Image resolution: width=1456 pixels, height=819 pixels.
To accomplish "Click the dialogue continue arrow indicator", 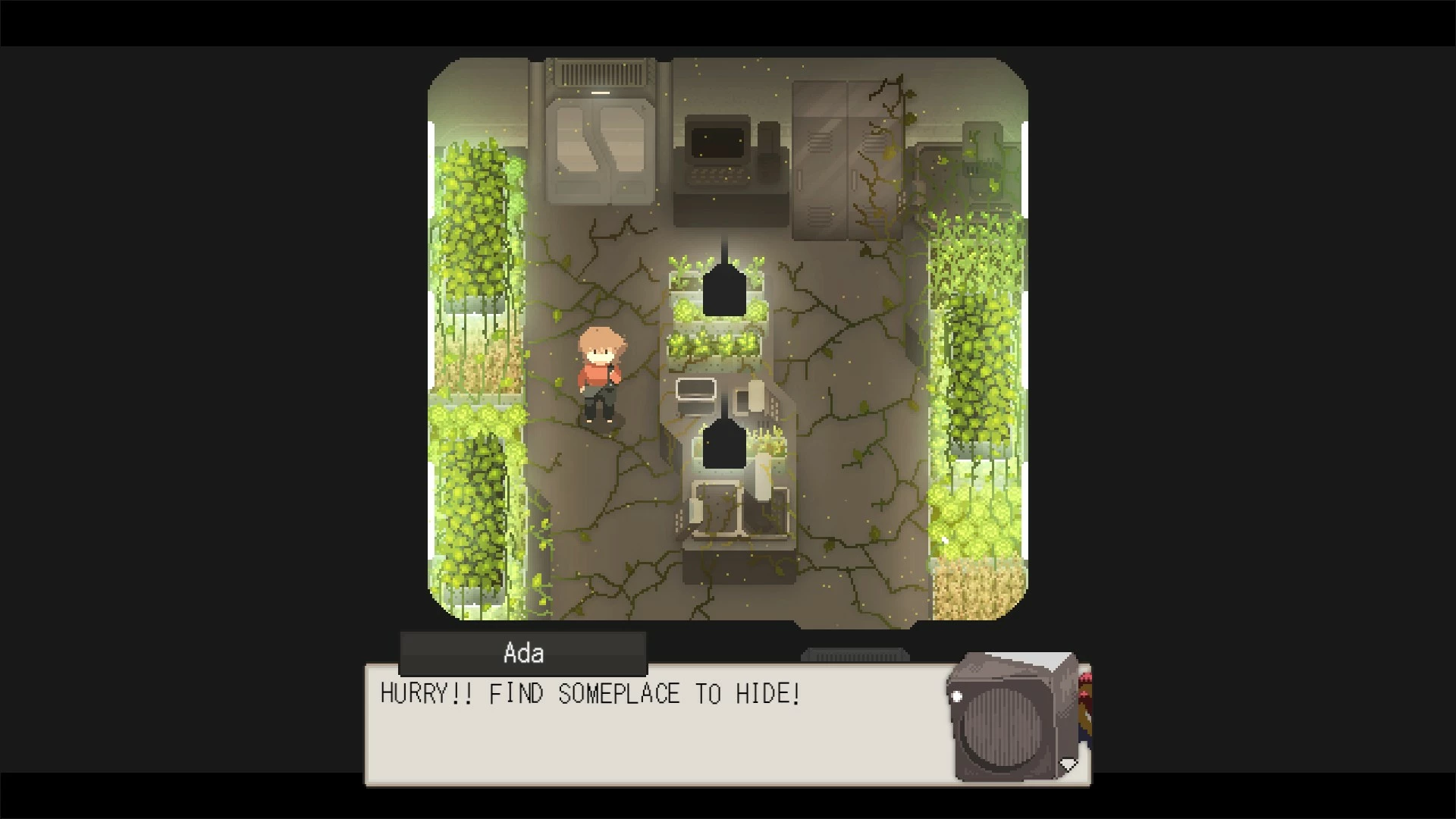I will pyautogui.click(x=1068, y=764).
